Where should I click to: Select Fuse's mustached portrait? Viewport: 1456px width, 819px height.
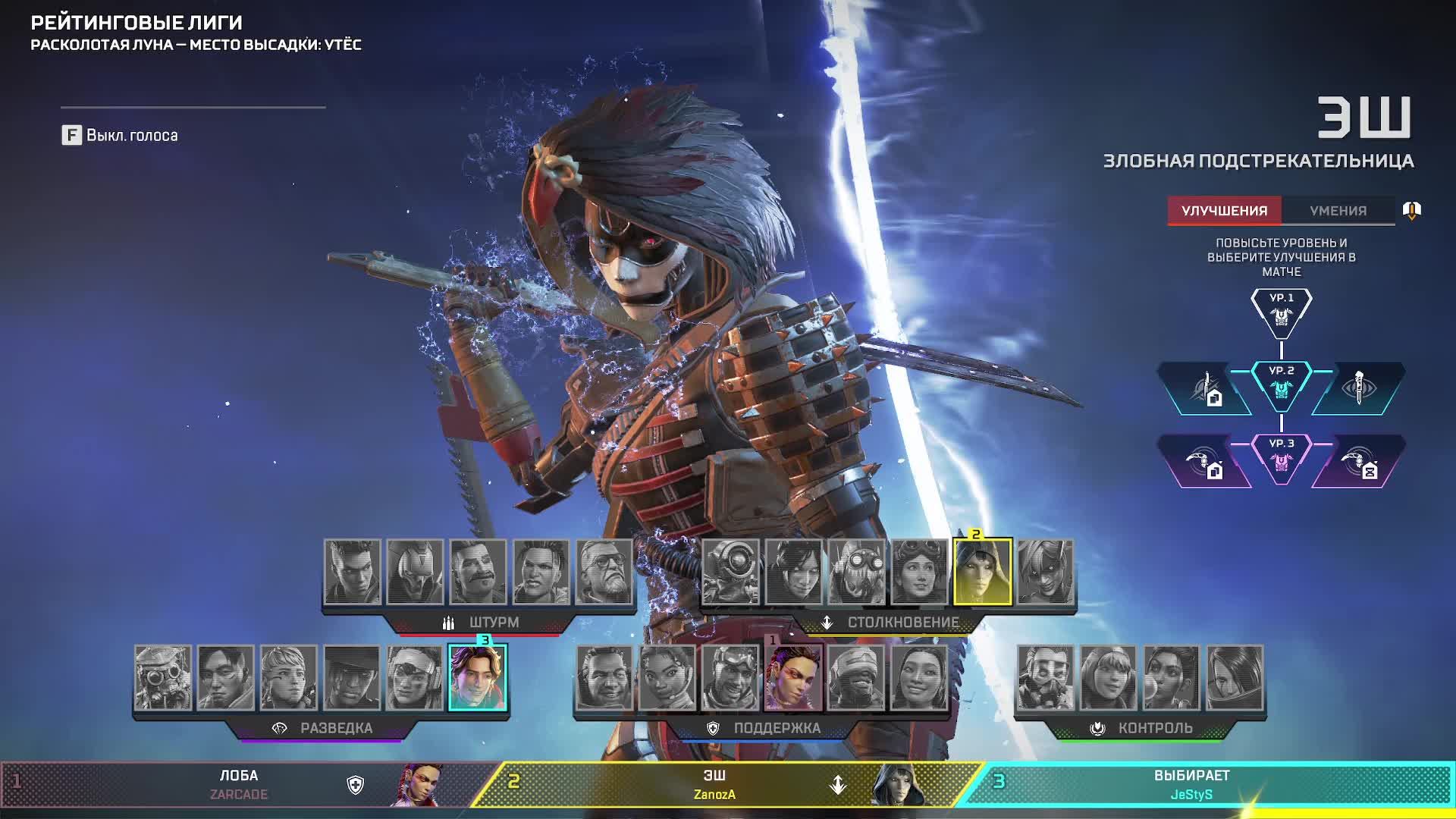pyautogui.click(x=478, y=573)
